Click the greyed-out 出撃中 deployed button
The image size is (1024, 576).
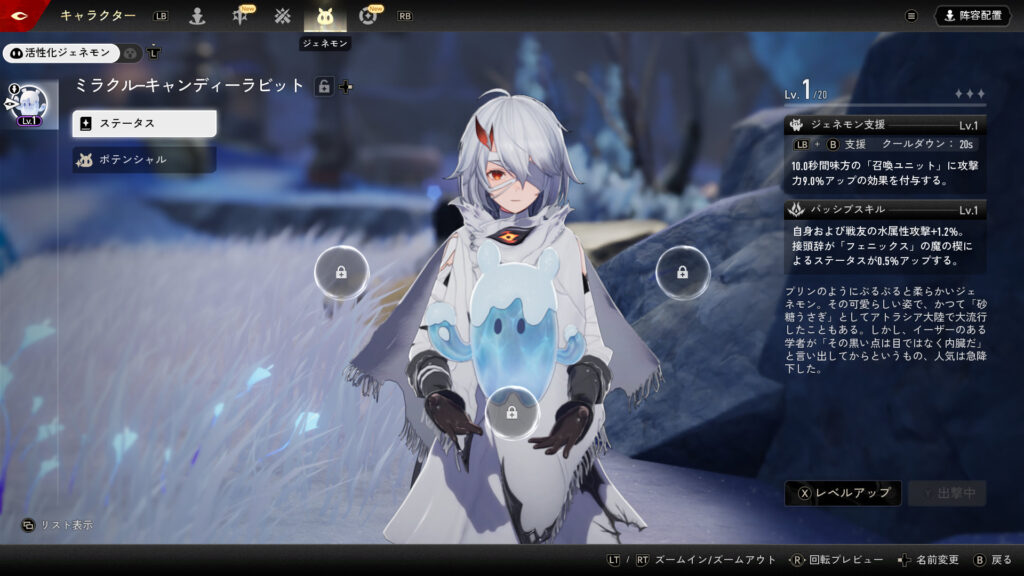tap(947, 492)
